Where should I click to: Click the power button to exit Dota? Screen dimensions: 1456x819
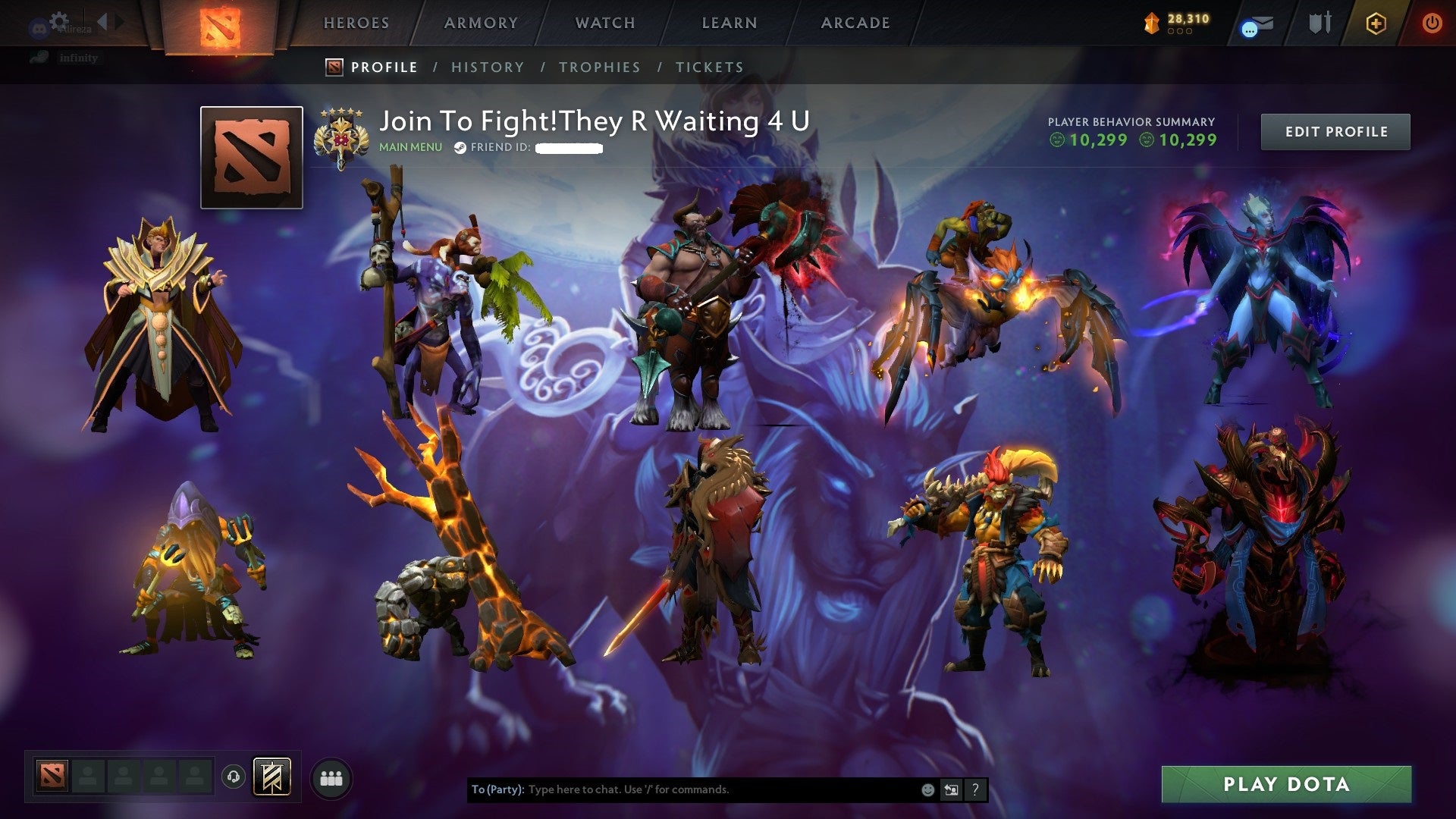click(x=1430, y=23)
